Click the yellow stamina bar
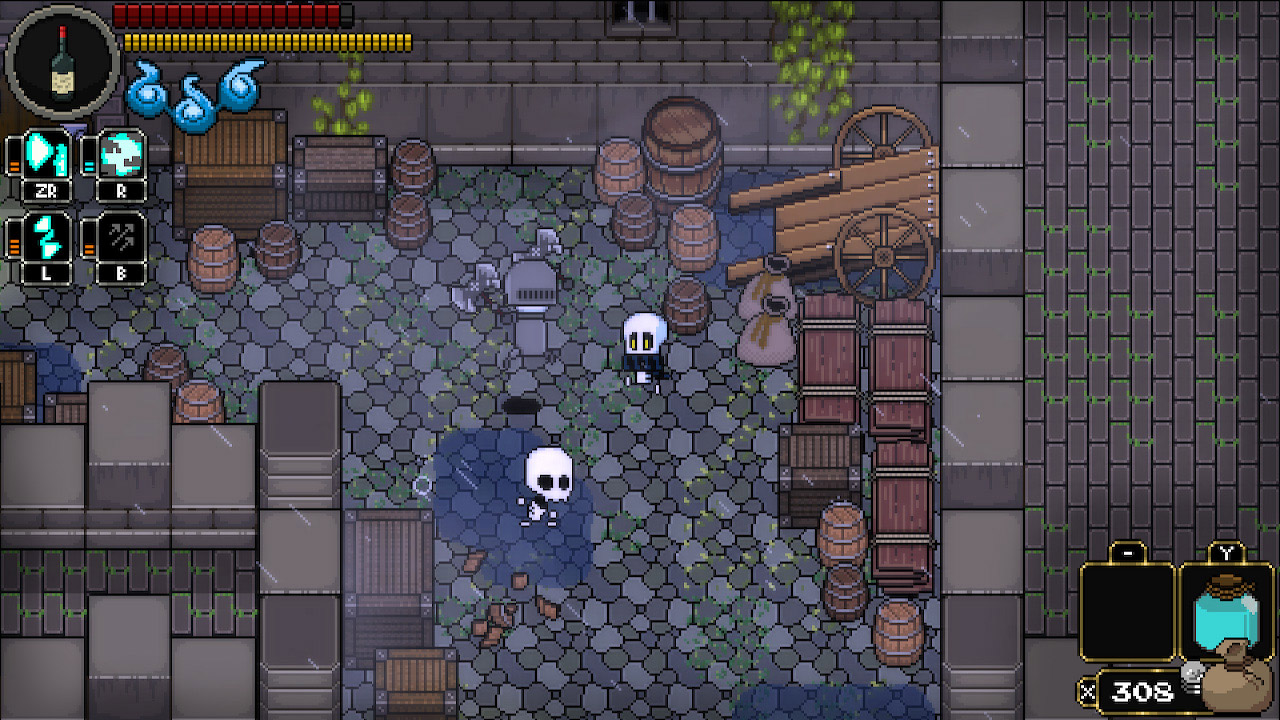Viewport: 1280px width, 720px height. click(x=265, y=40)
